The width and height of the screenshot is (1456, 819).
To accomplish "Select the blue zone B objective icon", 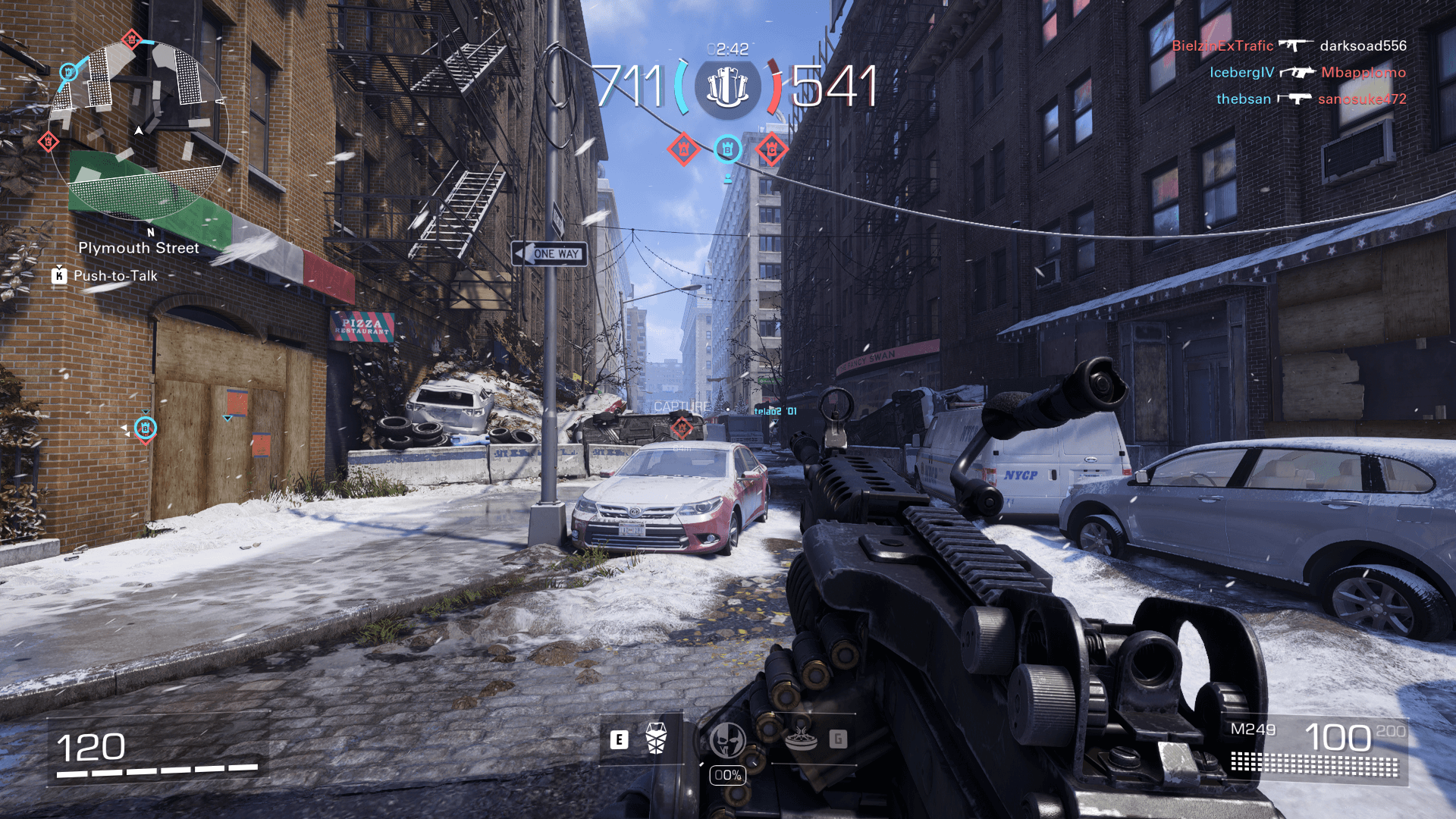I will point(727,149).
